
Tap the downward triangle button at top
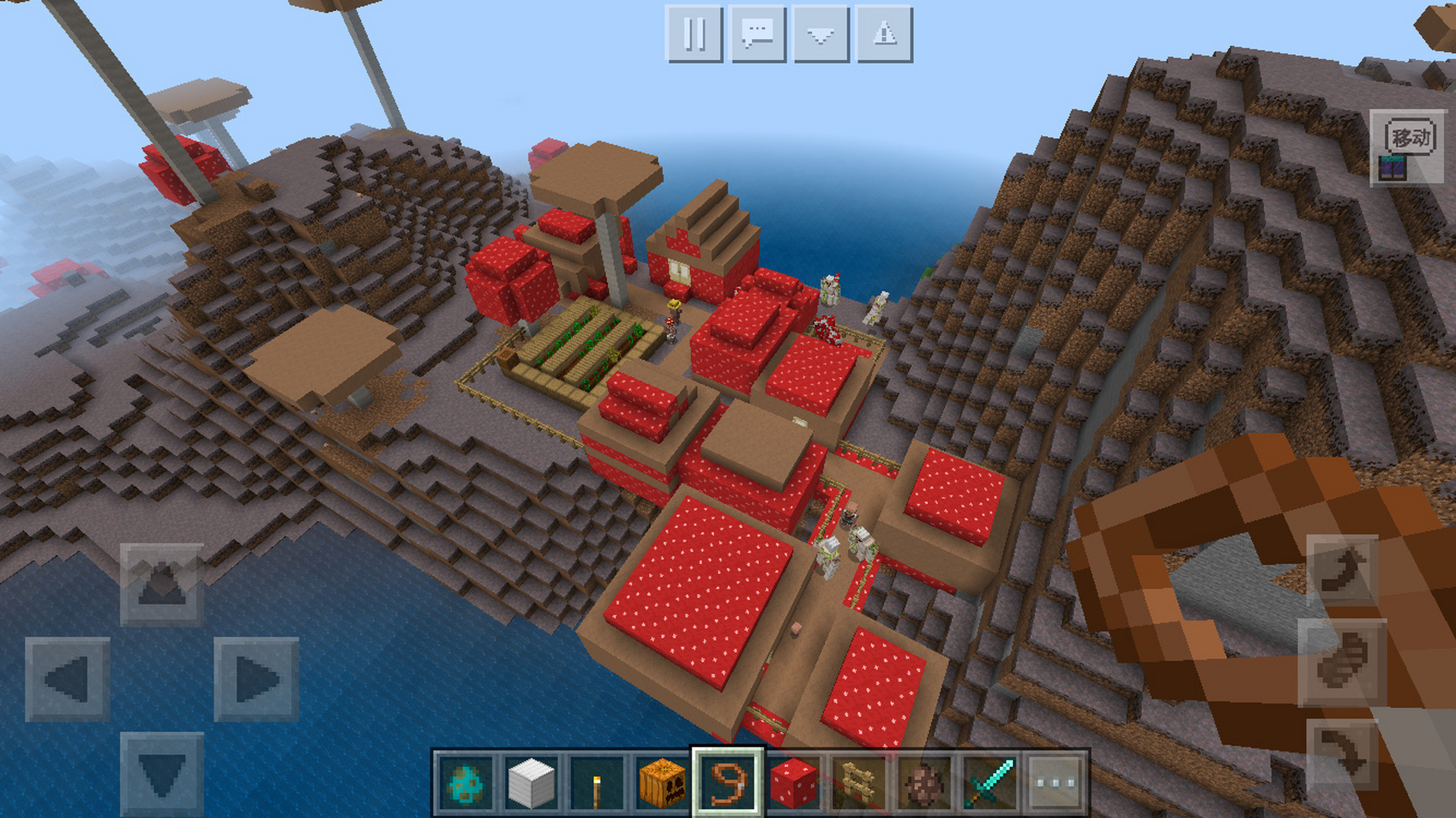coord(820,34)
